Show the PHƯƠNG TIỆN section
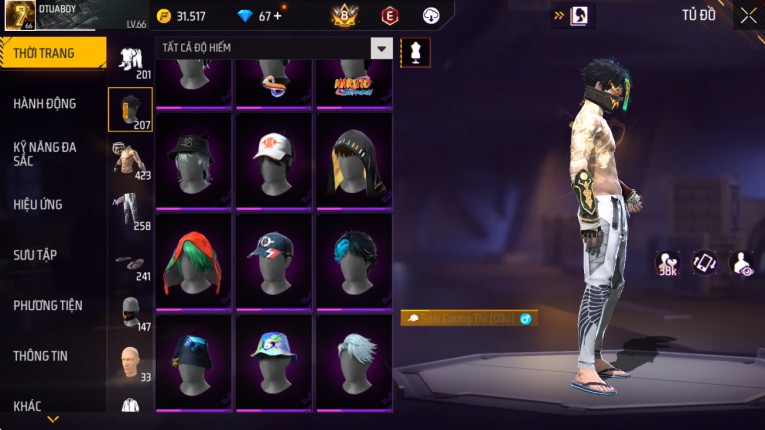Viewport: 765px width, 430px height. [x=48, y=305]
